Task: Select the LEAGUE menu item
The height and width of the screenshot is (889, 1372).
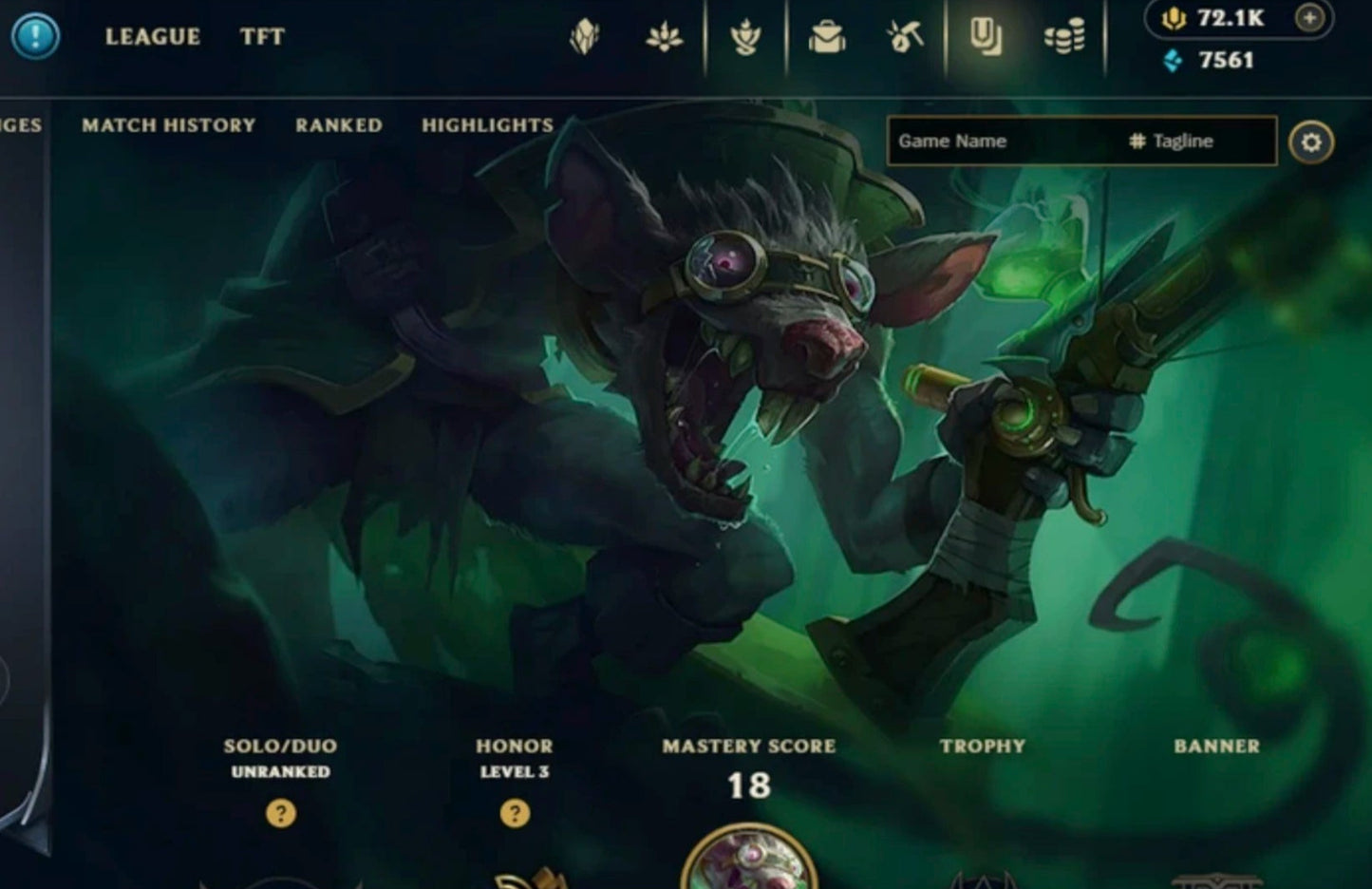Action: pos(154,37)
